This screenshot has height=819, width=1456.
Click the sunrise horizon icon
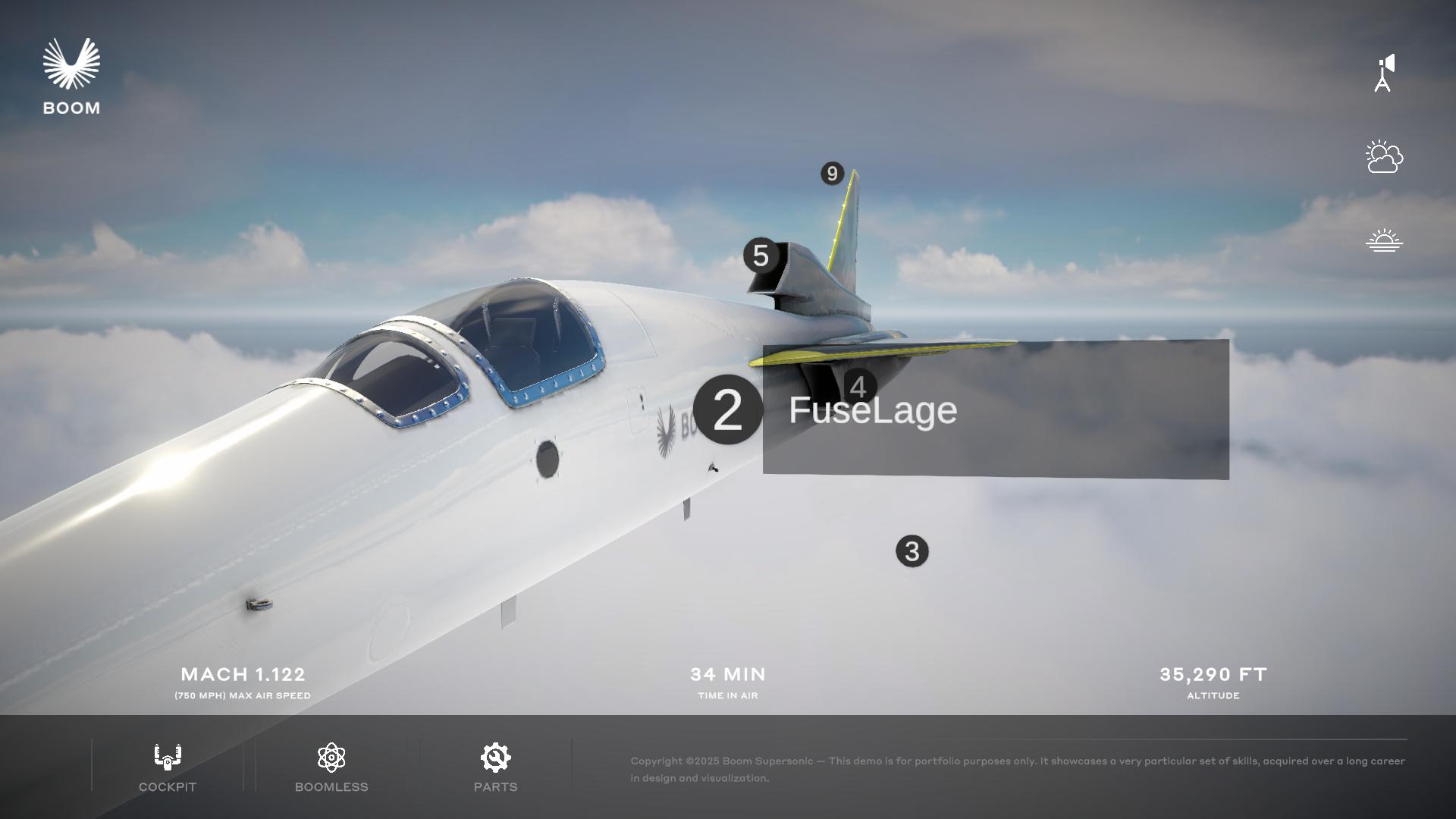tap(1385, 239)
